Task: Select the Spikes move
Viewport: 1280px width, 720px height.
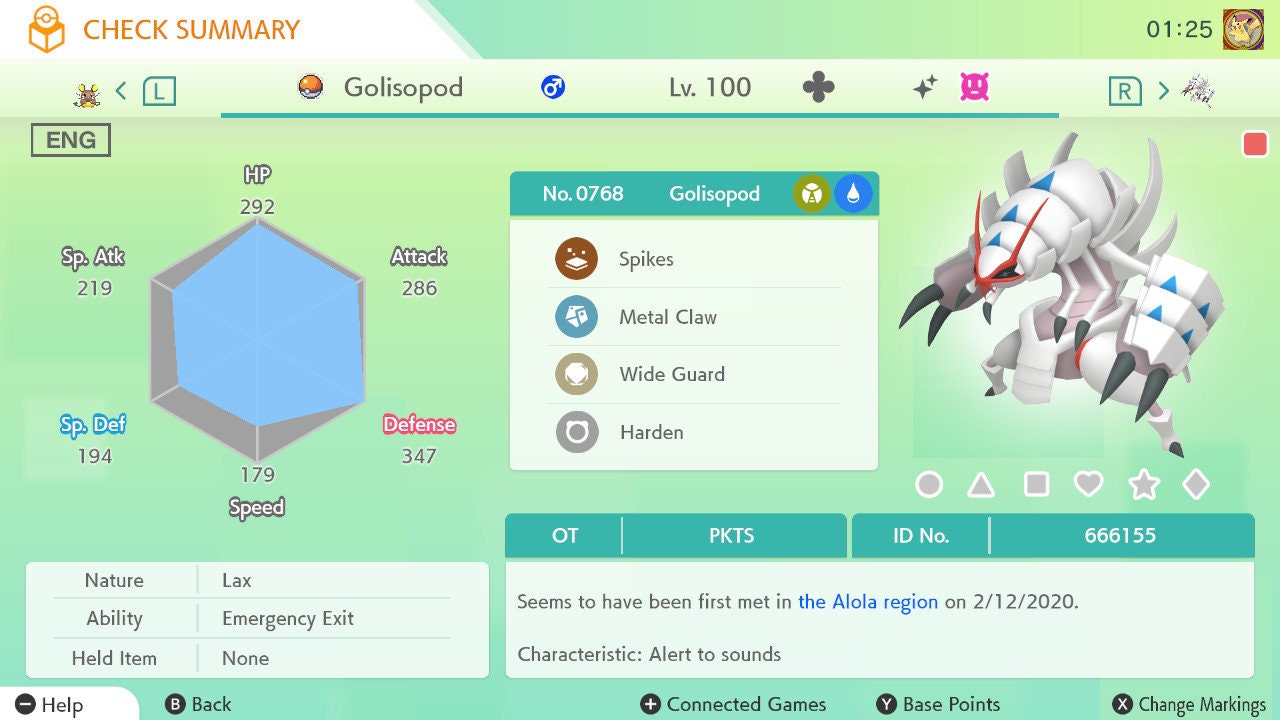Action: (x=645, y=259)
